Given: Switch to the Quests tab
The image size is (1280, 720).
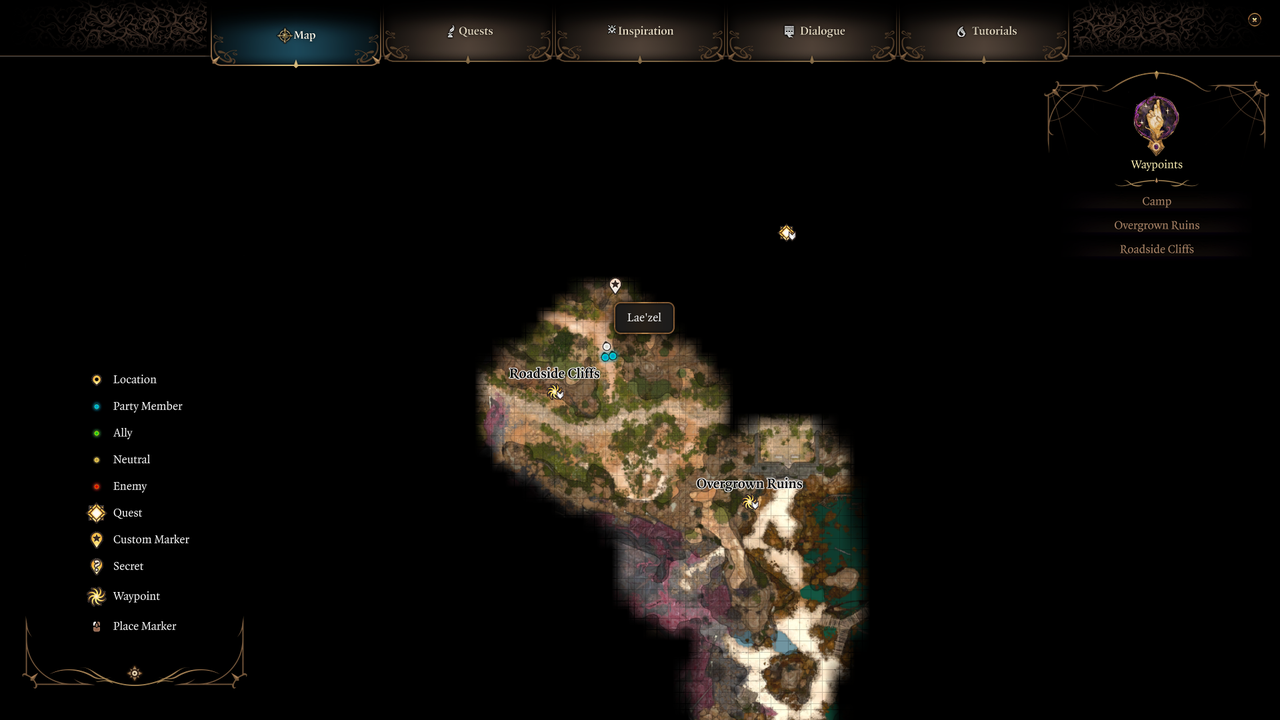Looking at the screenshot, I should point(470,31).
